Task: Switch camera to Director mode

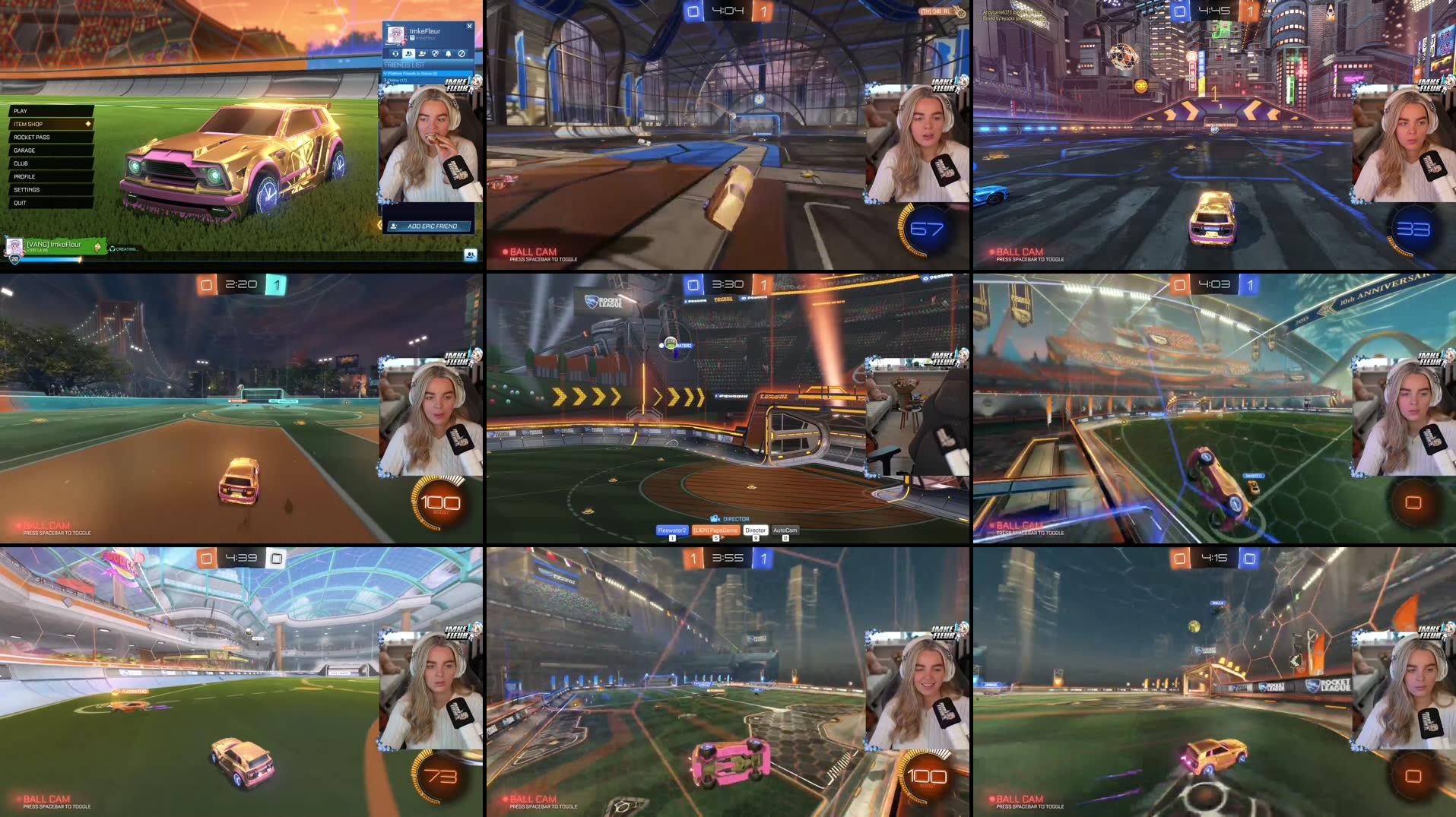Action: pos(755,530)
